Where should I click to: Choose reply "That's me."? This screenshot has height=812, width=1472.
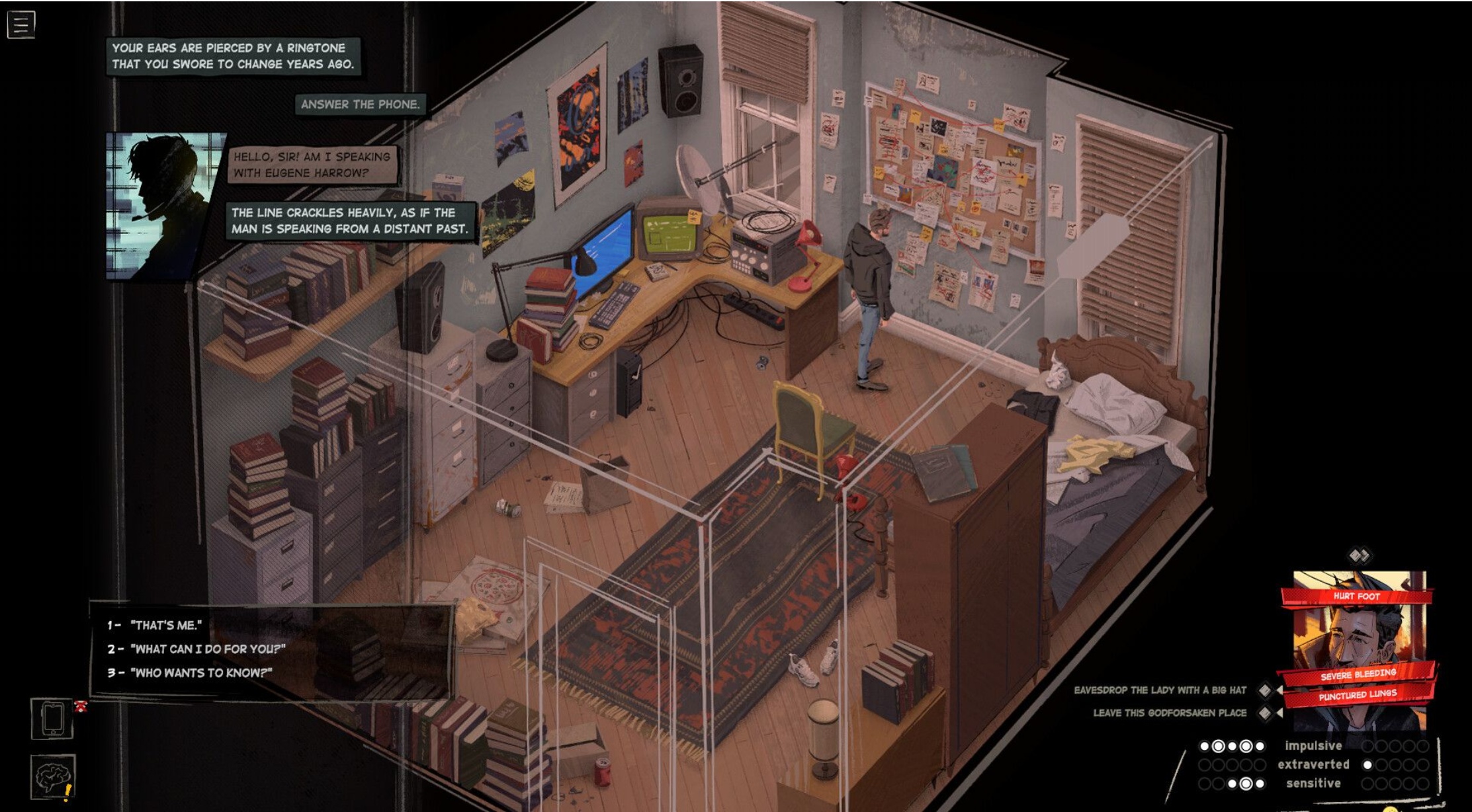point(165,625)
